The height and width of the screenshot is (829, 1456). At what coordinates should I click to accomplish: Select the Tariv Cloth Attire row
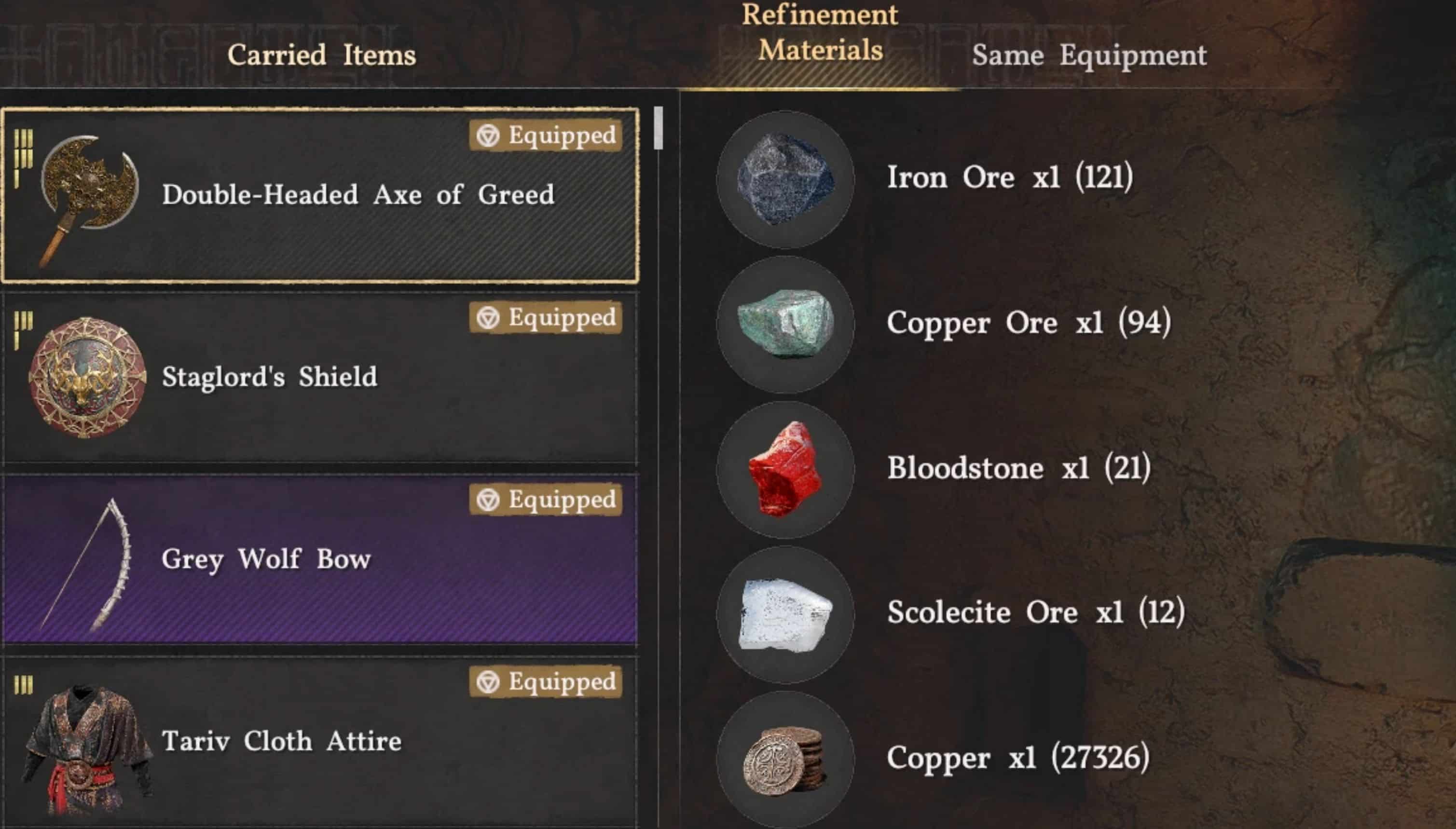(320, 741)
